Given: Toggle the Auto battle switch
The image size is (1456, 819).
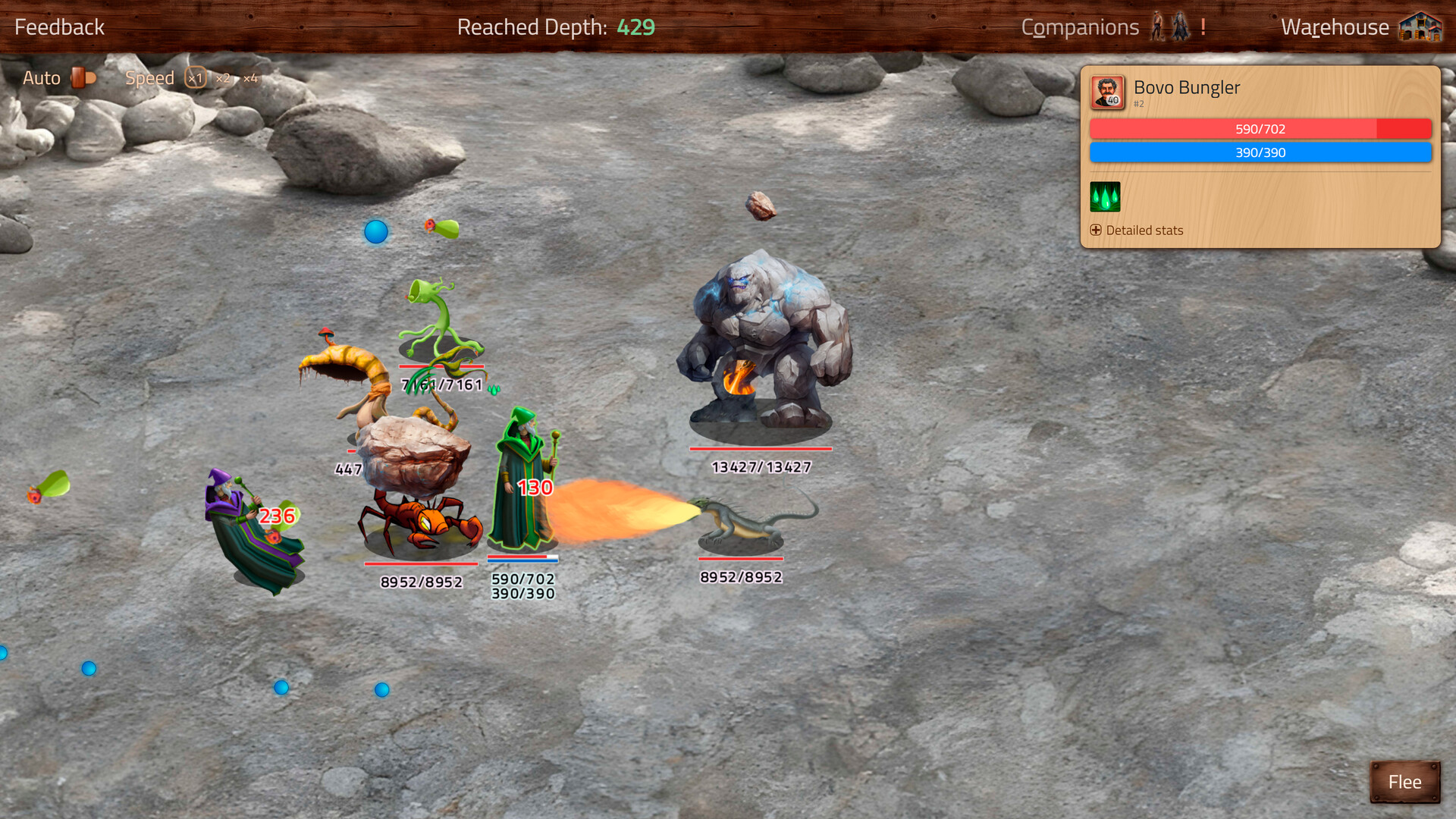Looking at the screenshot, I should 83,77.
